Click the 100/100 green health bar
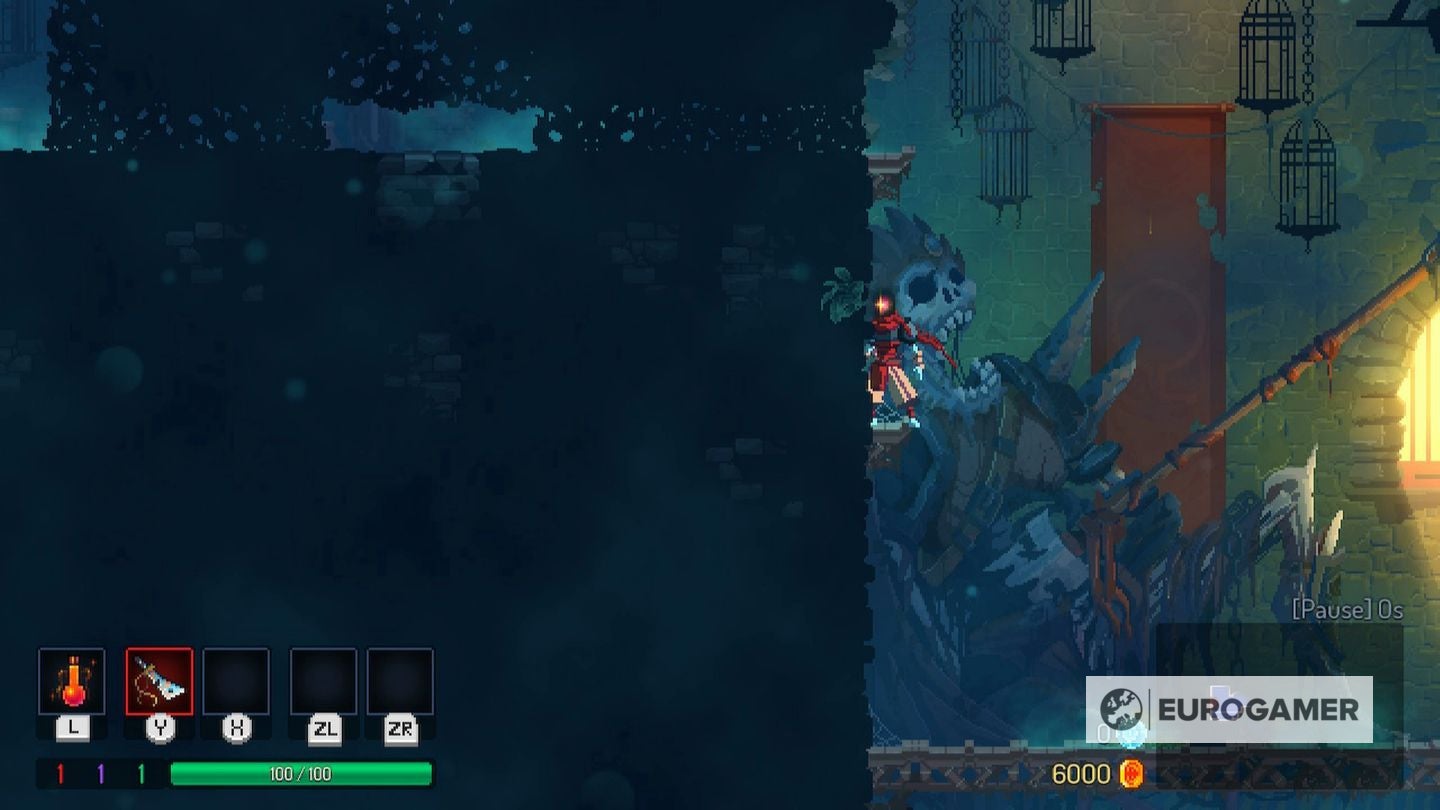 [x=300, y=772]
